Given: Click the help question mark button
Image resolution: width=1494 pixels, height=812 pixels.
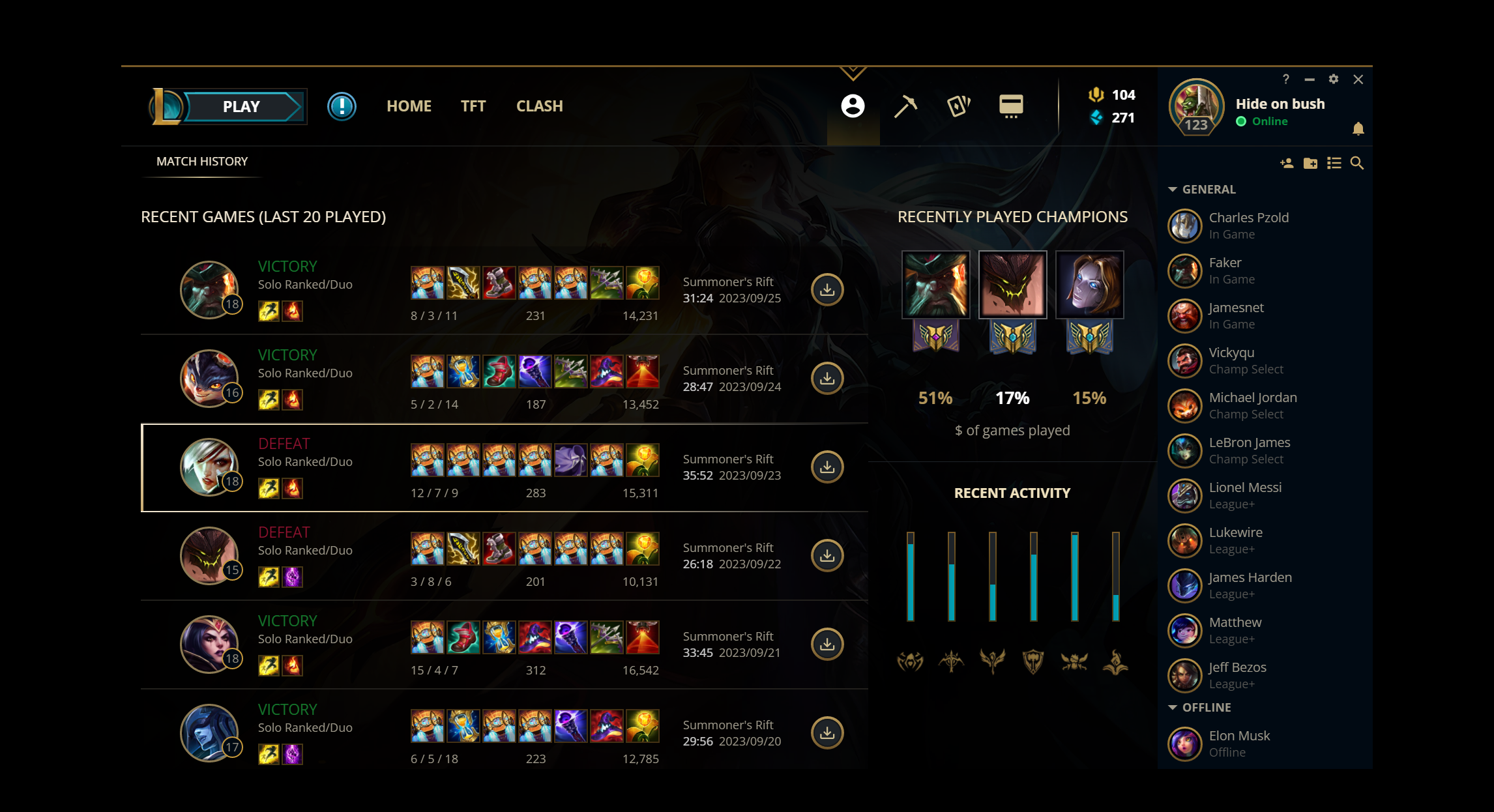Looking at the screenshot, I should [x=1286, y=79].
